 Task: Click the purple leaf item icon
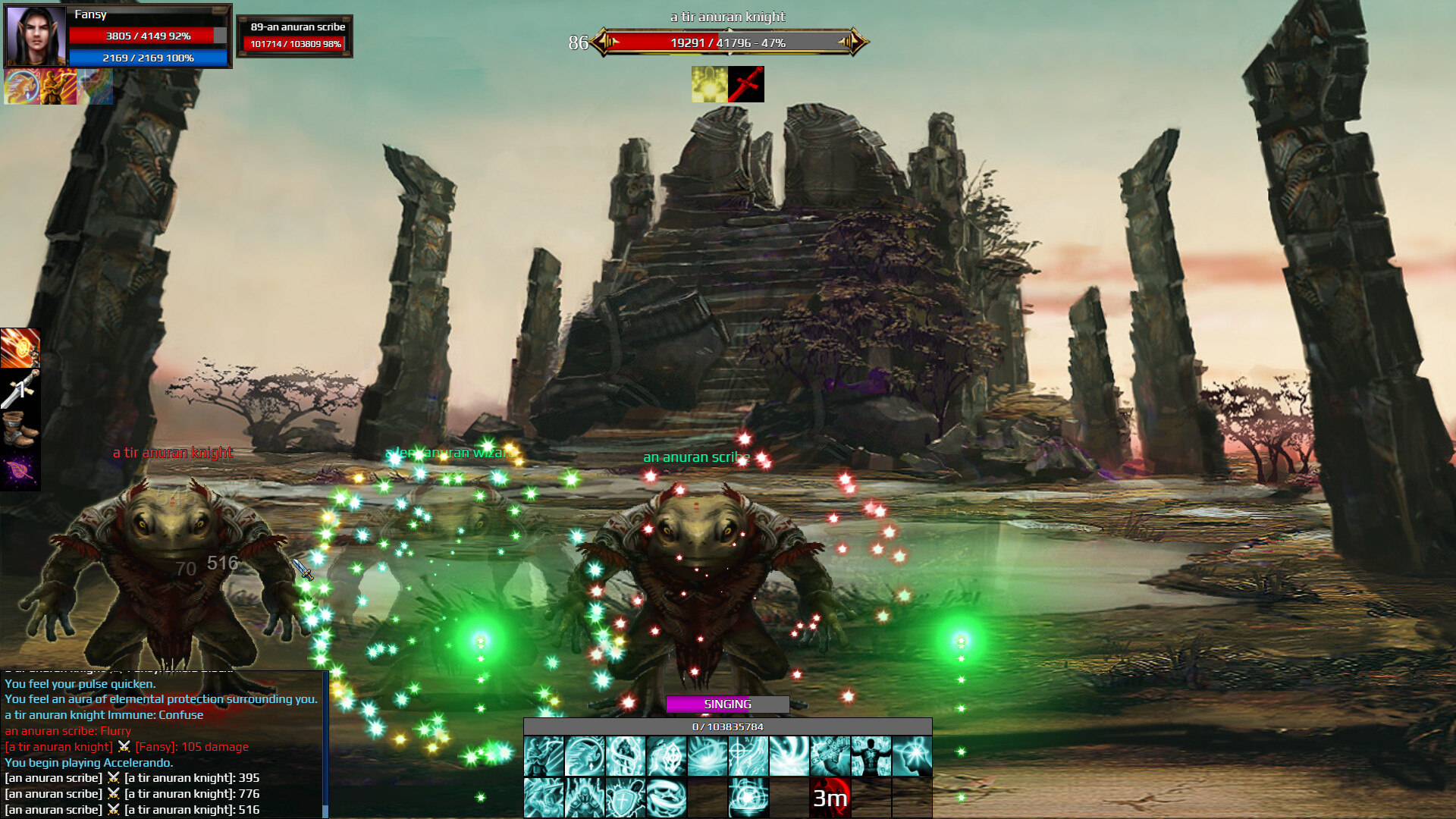pyautogui.click(x=20, y=471)
